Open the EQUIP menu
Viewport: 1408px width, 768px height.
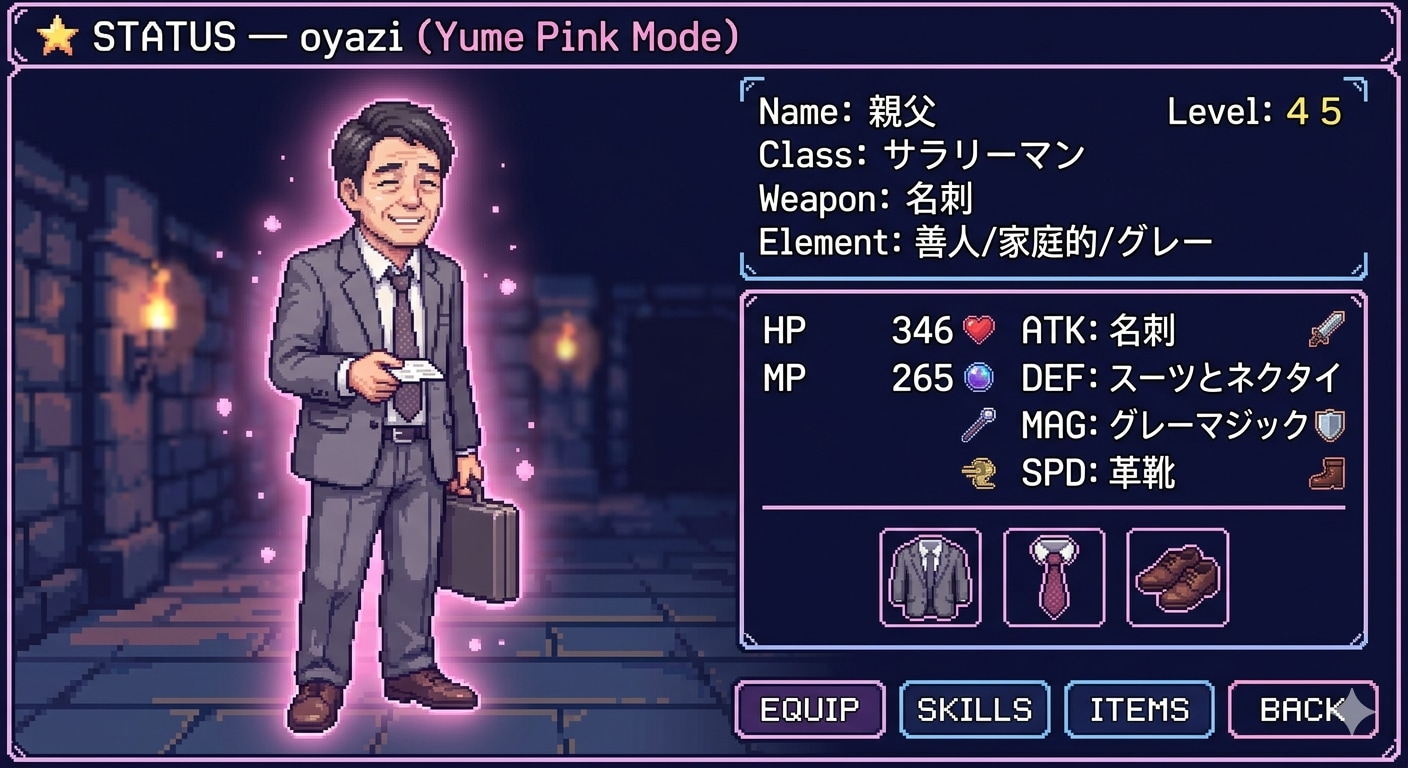pos(810,710)
